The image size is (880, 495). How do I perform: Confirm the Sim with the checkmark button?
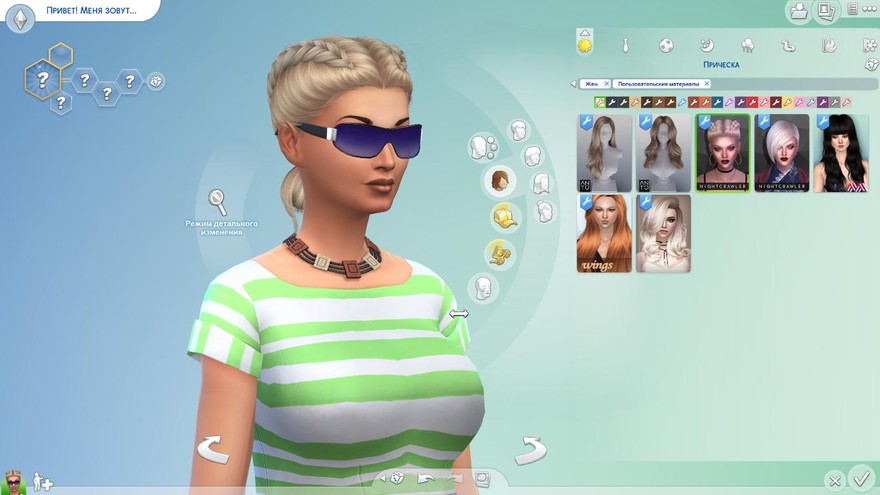[860, 477]
